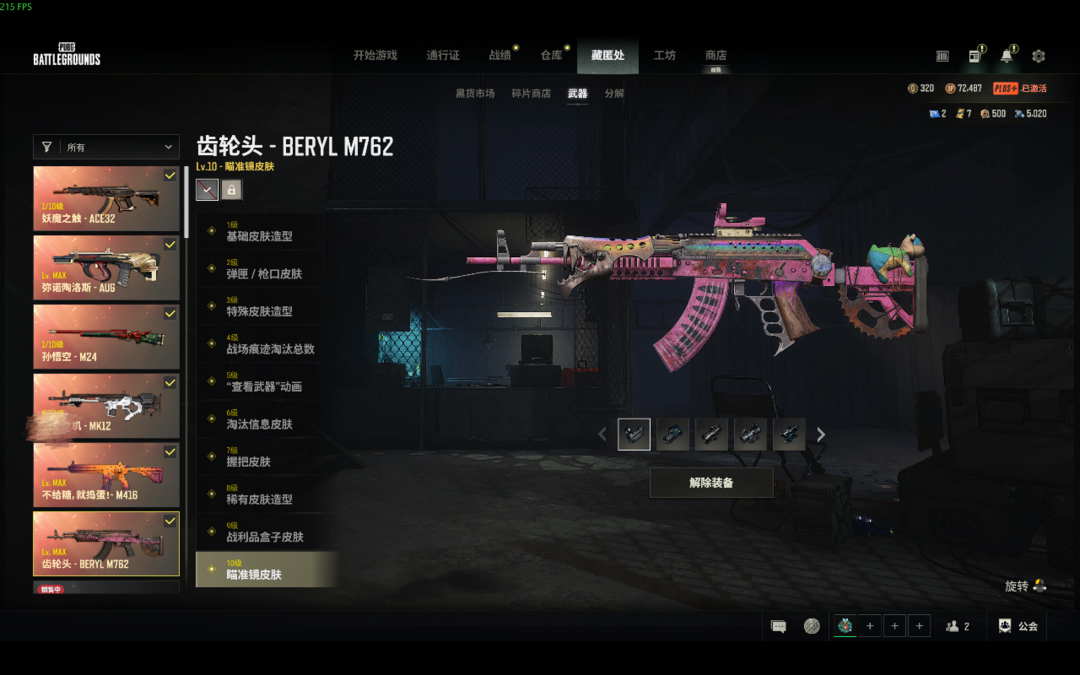Open the 公会 guild button
Image resolution: width=1080 pixels, height=675 pixels.
(1018, 626)
